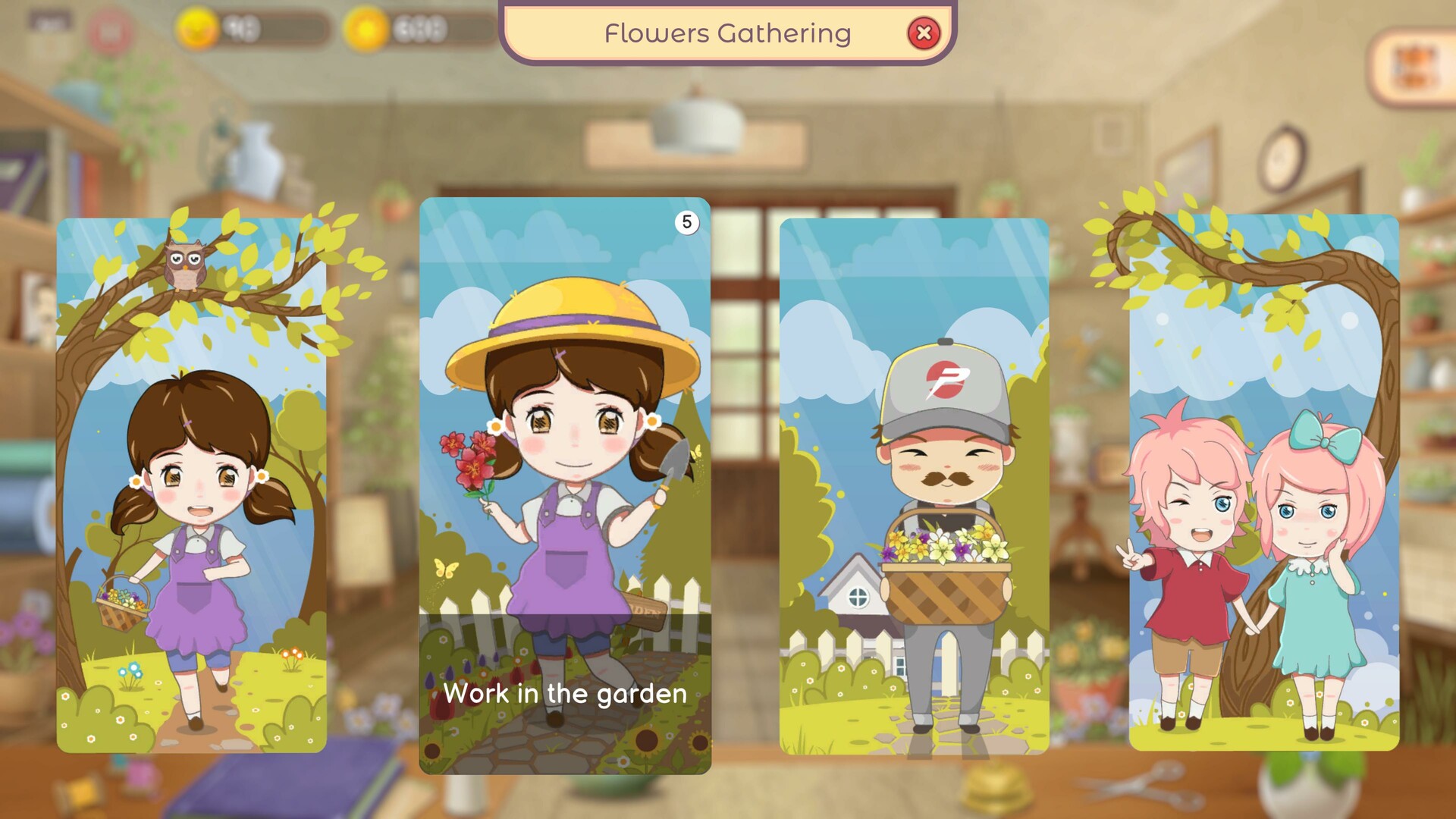Click the Flowers Gathering title banner

[x=727, y=33]
